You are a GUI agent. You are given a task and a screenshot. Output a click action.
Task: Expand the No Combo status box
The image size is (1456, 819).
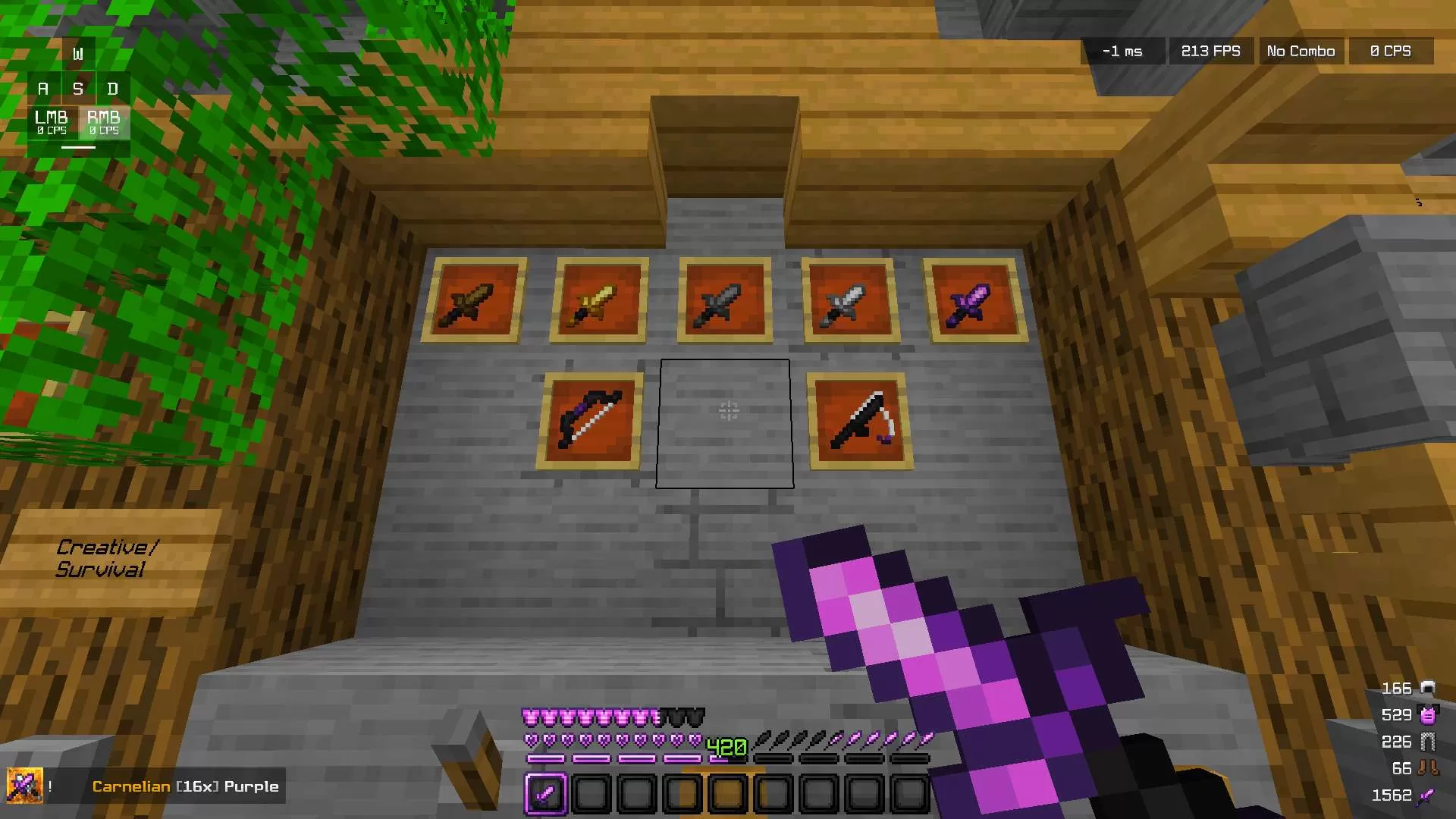[1300, 51]
